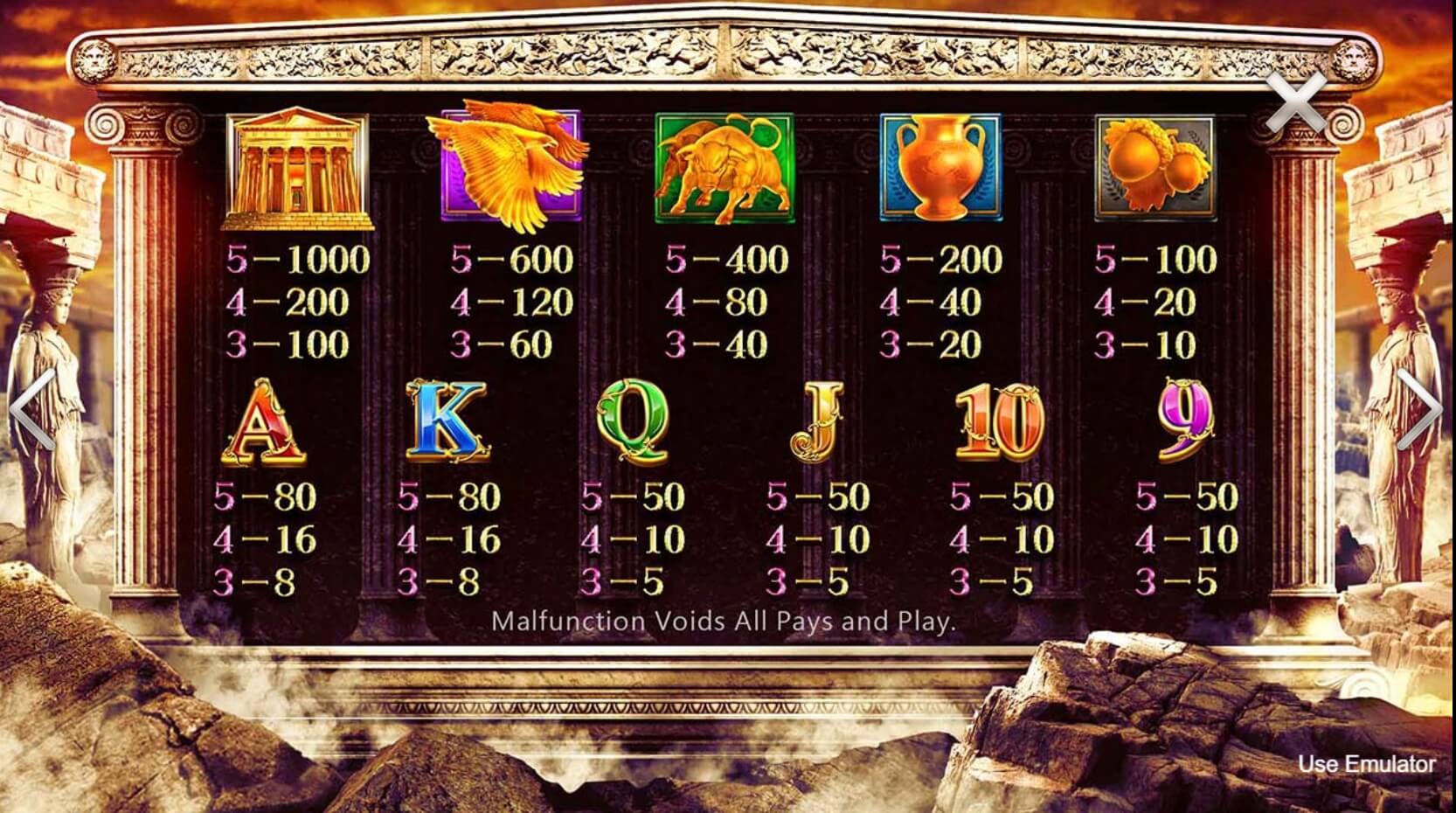Image resolution: width=1456 pixels, height=813 pixels.
Task: Select the golden bull symbol
Action: [x=725, y=166]
